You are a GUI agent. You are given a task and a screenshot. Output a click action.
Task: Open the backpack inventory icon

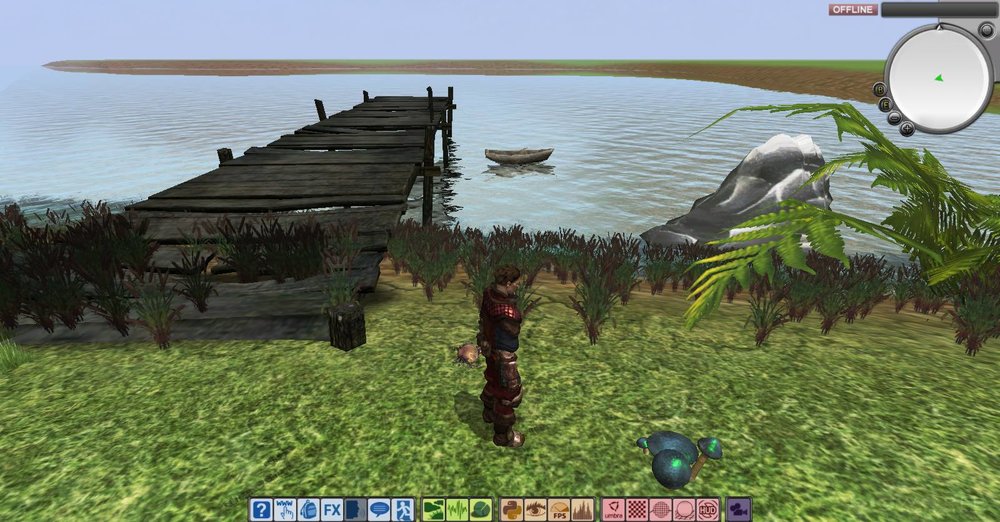[x=309, y=510]
